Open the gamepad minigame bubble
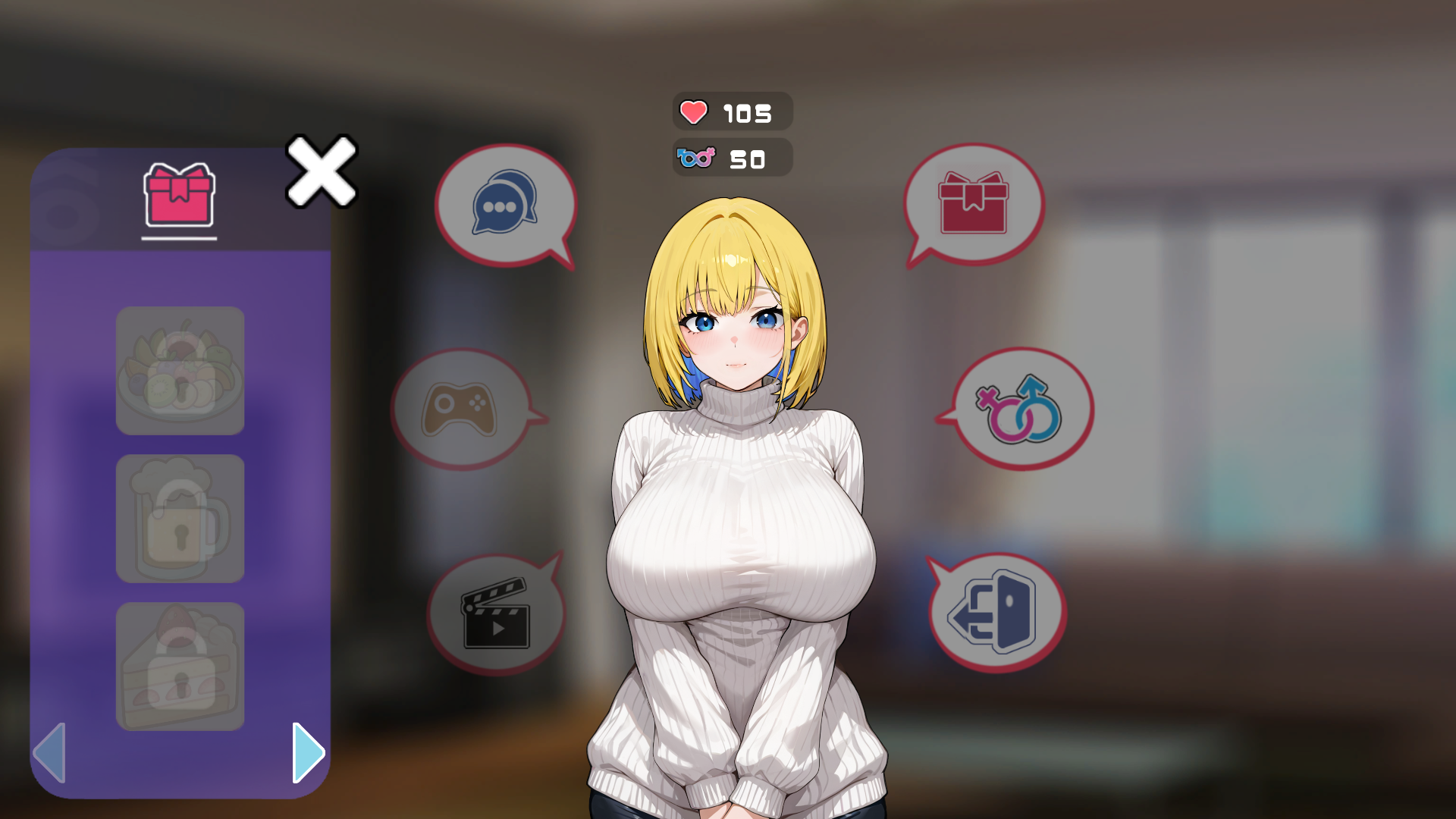The width and height of the screenshot is (1456, 819). click(x=461, y=409)
